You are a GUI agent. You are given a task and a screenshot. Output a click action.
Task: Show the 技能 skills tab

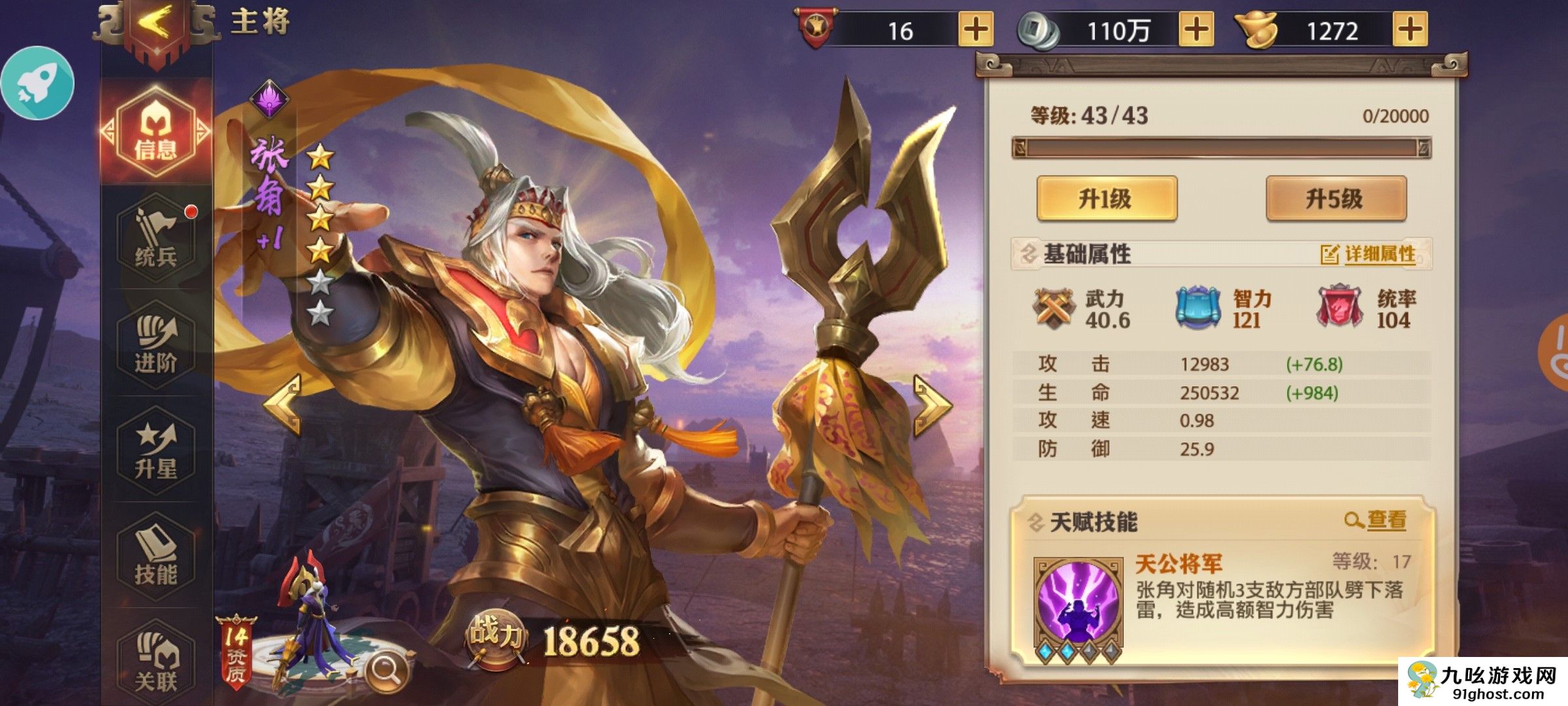coord(155,557)
